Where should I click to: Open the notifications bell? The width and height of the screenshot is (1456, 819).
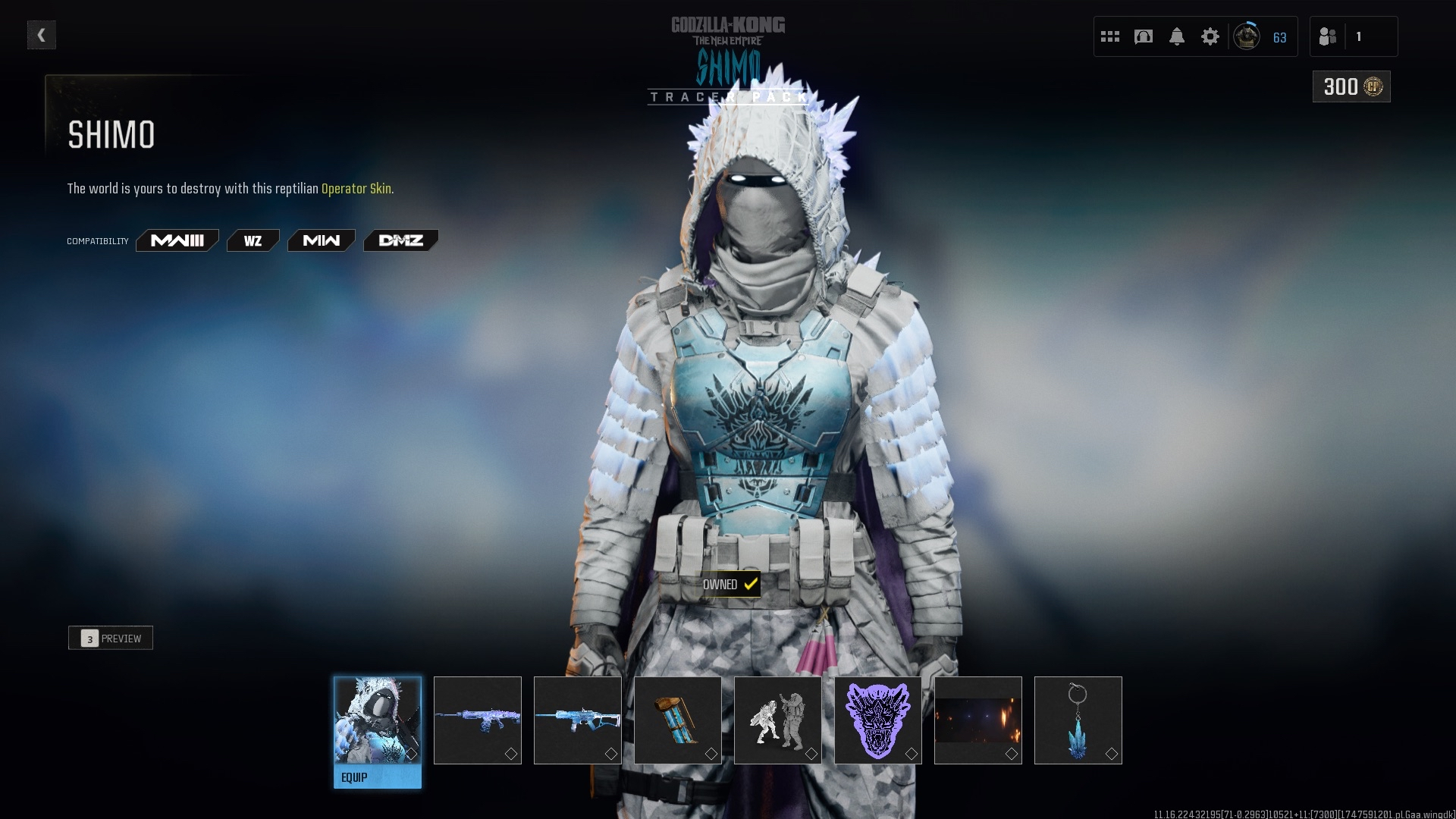(1177, 36)
